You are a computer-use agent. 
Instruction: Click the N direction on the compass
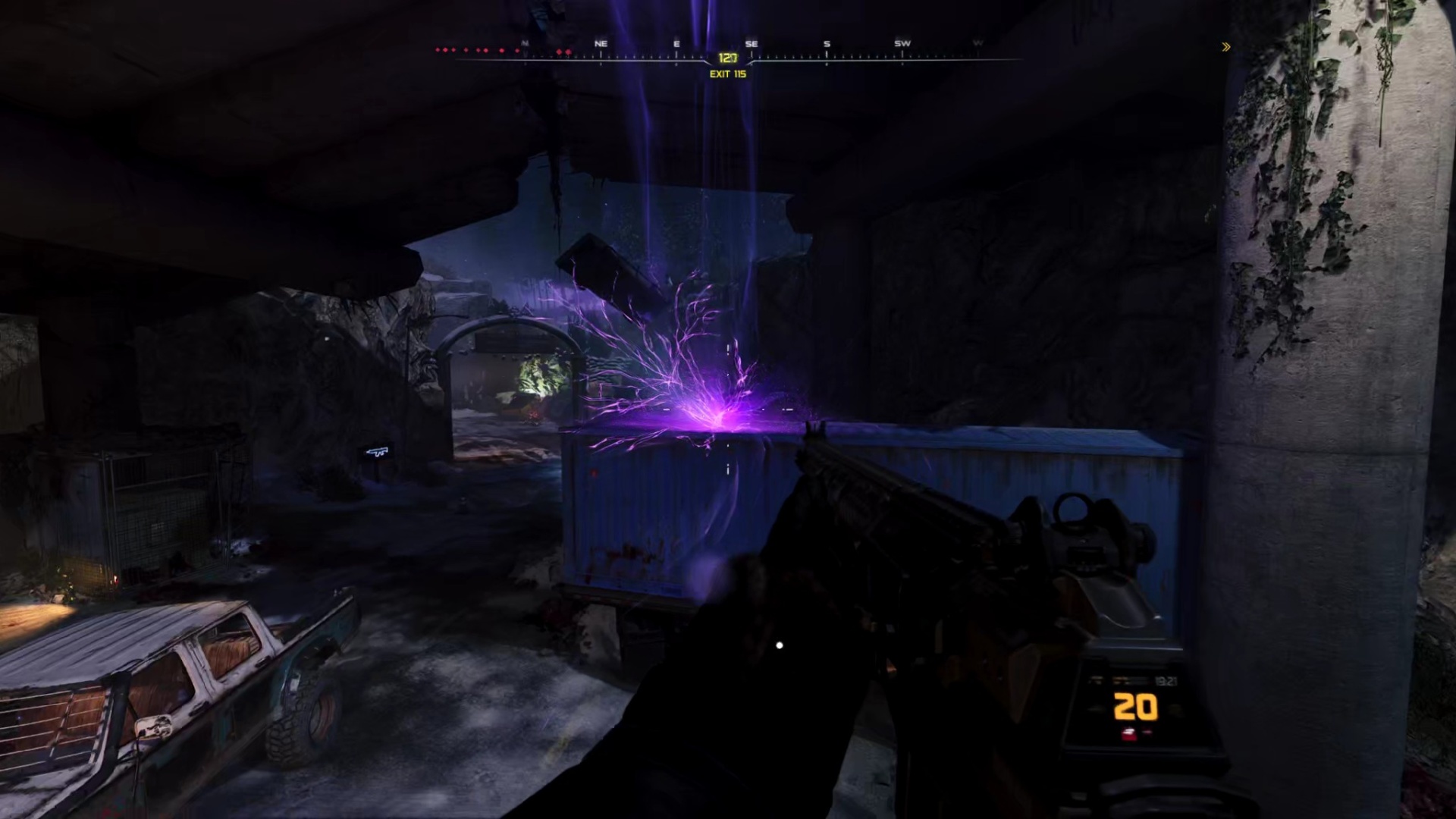(524, 44)
